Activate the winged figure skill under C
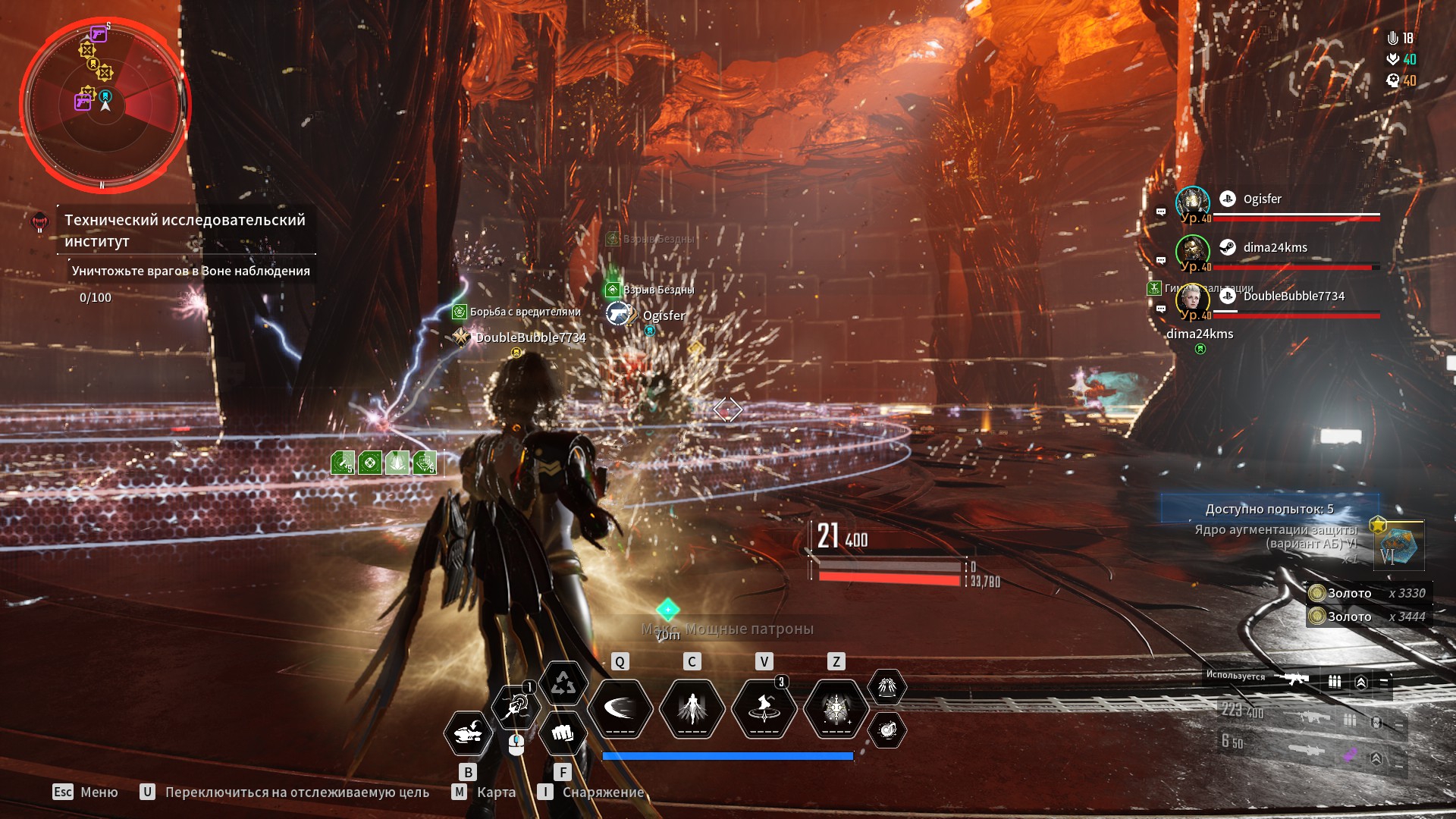Screen dimensions: 1456x819 click(x=692, y=709)
